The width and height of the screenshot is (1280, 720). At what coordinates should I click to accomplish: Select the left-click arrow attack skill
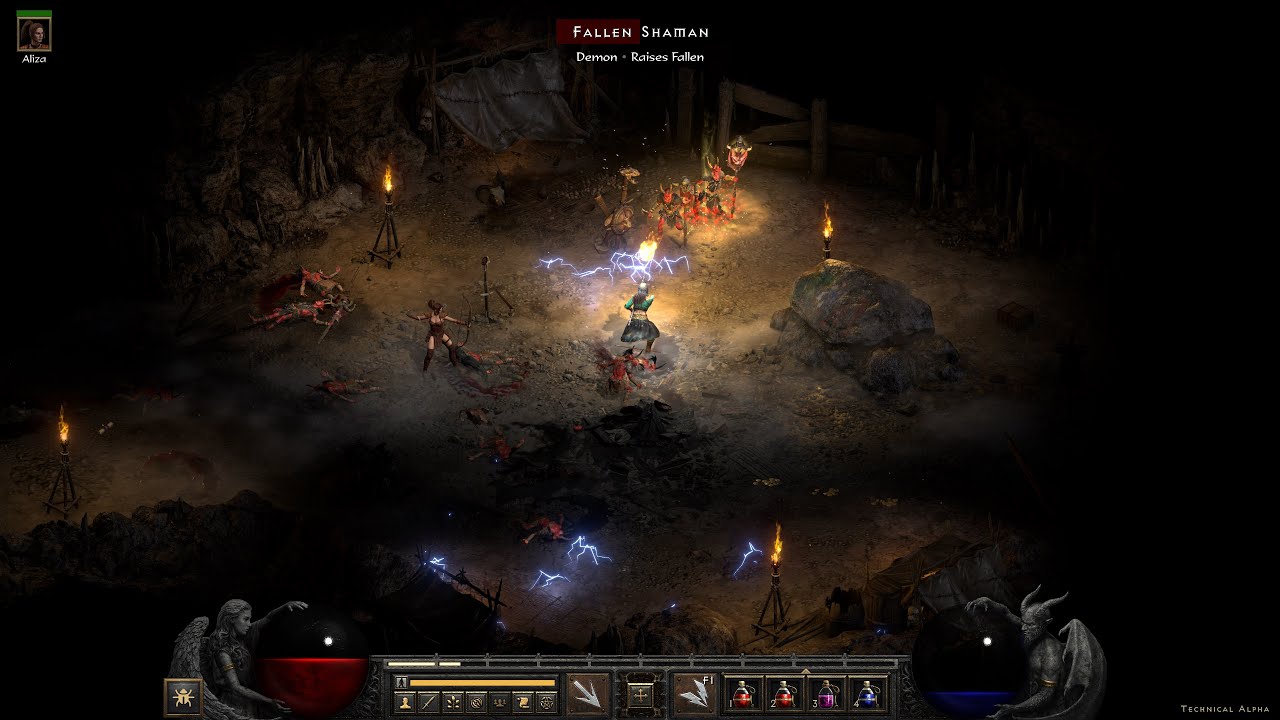(x=588, y=693)
